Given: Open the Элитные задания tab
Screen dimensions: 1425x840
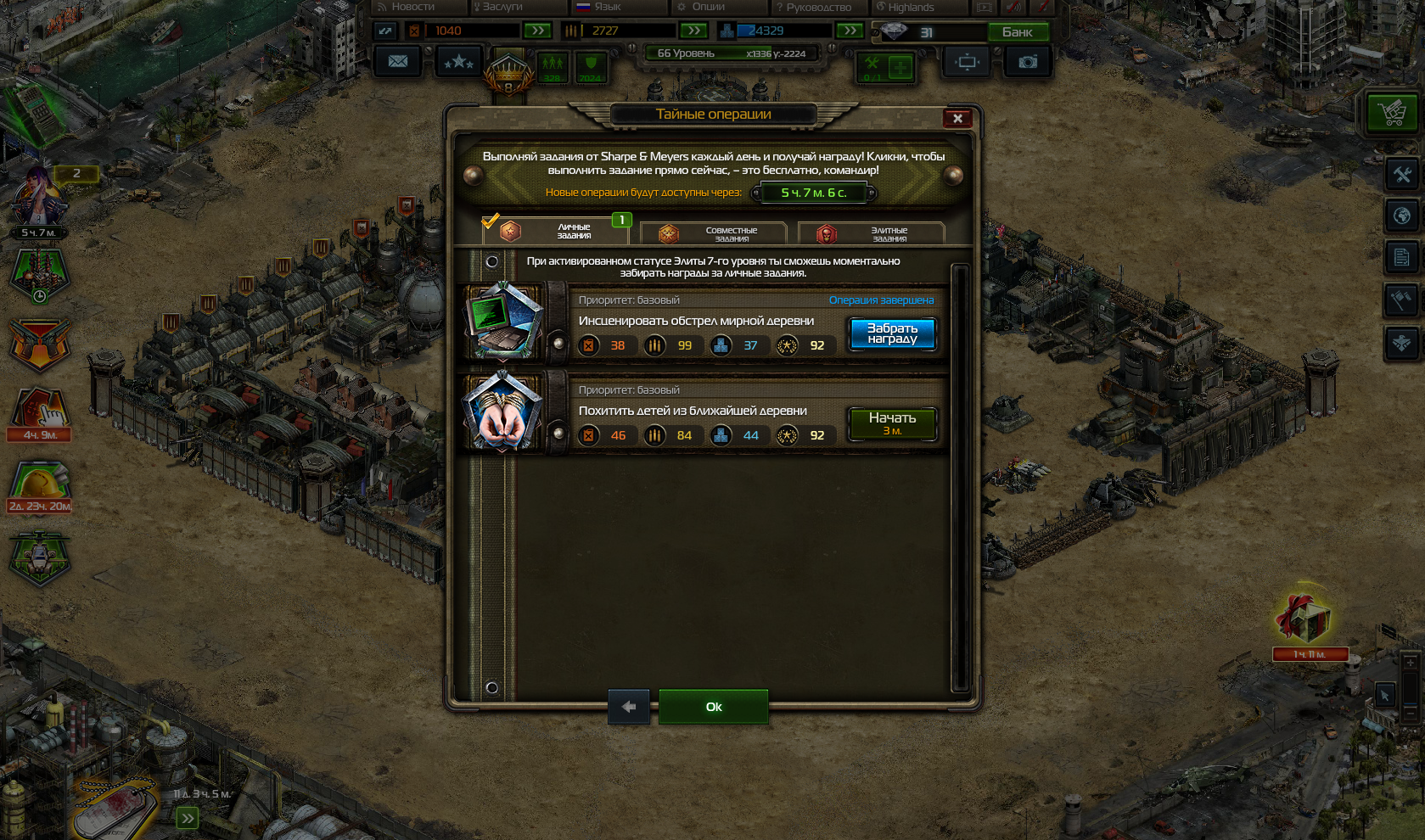Looking at the screenshot, I should pyautogui.click(x=872, y=233).
